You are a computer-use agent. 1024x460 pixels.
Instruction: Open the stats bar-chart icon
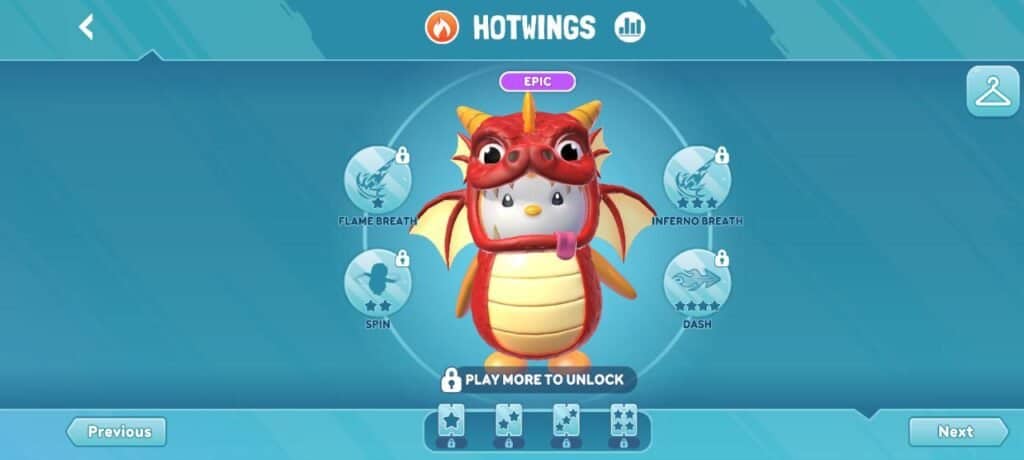[629, 27]
